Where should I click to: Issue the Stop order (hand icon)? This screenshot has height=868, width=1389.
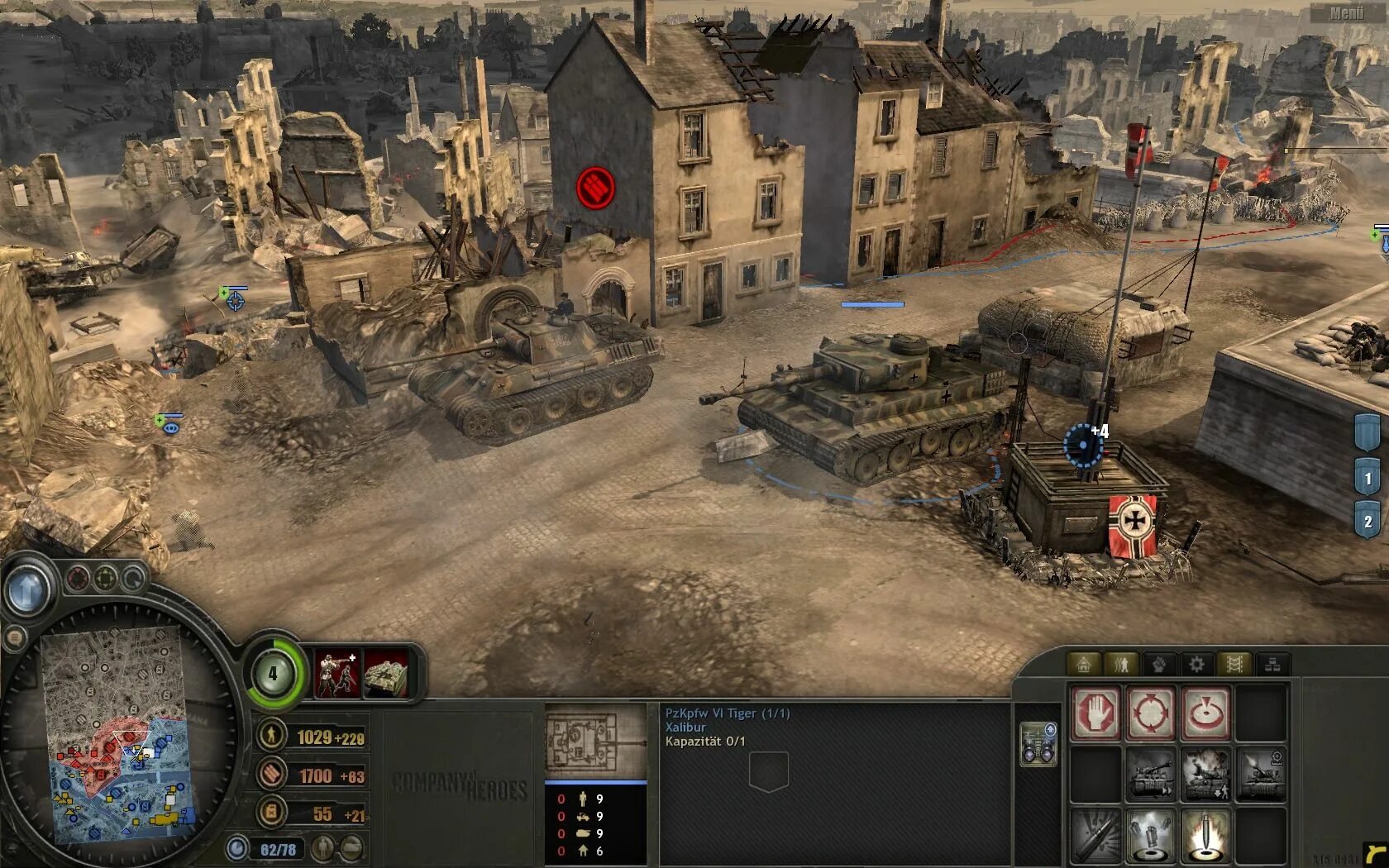coord(1096,712)
